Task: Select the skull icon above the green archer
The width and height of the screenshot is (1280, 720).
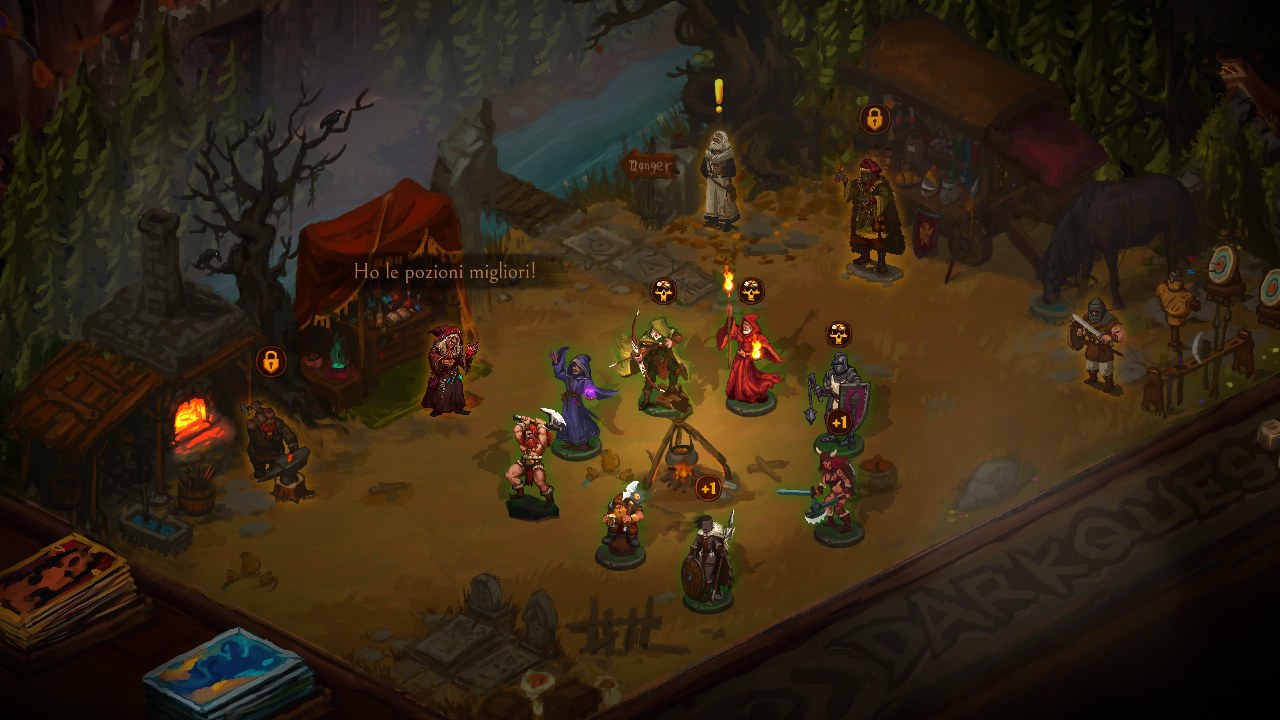Action: click(x=664, y=291)
